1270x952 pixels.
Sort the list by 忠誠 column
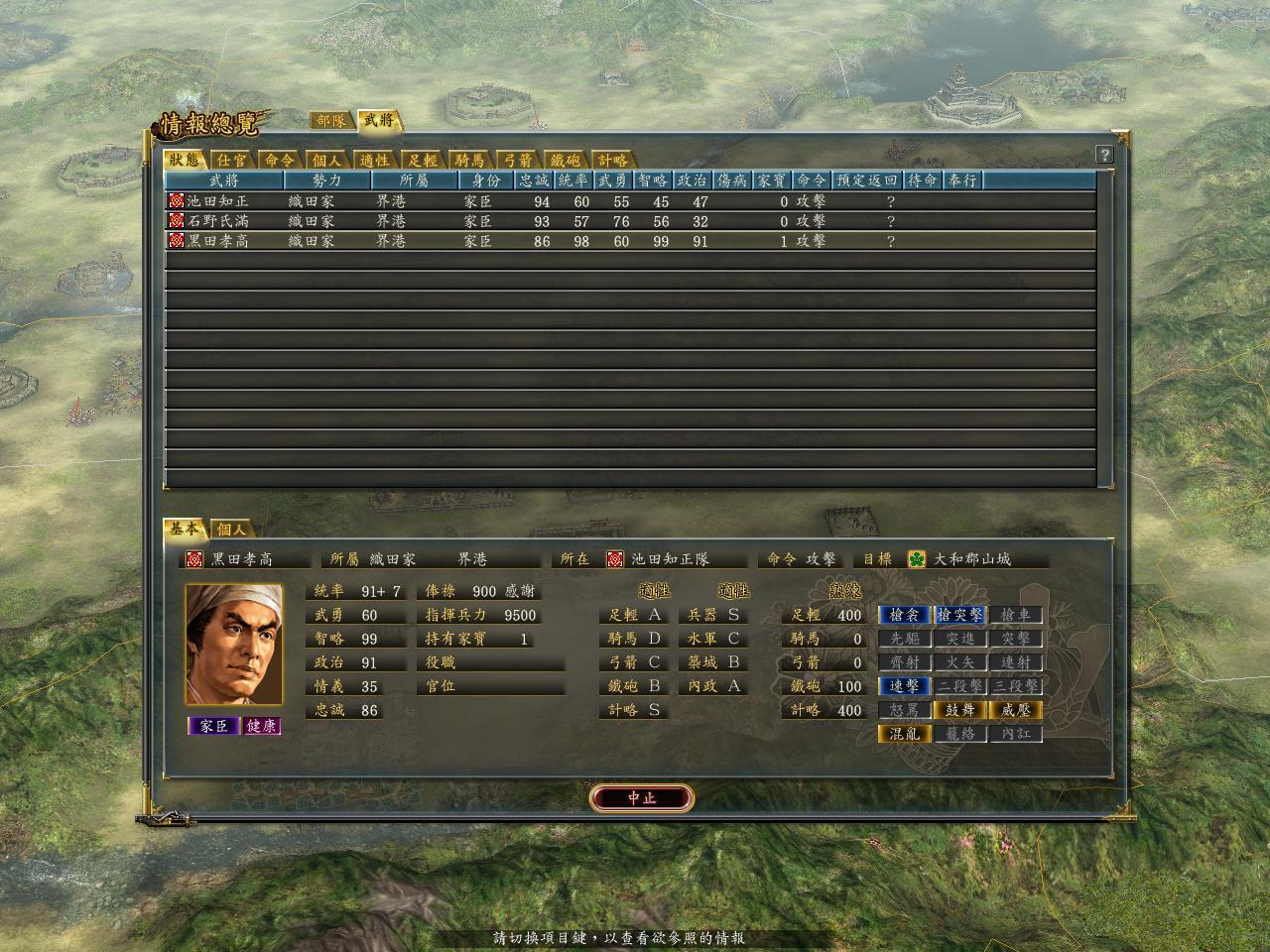click(x=534, y=180)
